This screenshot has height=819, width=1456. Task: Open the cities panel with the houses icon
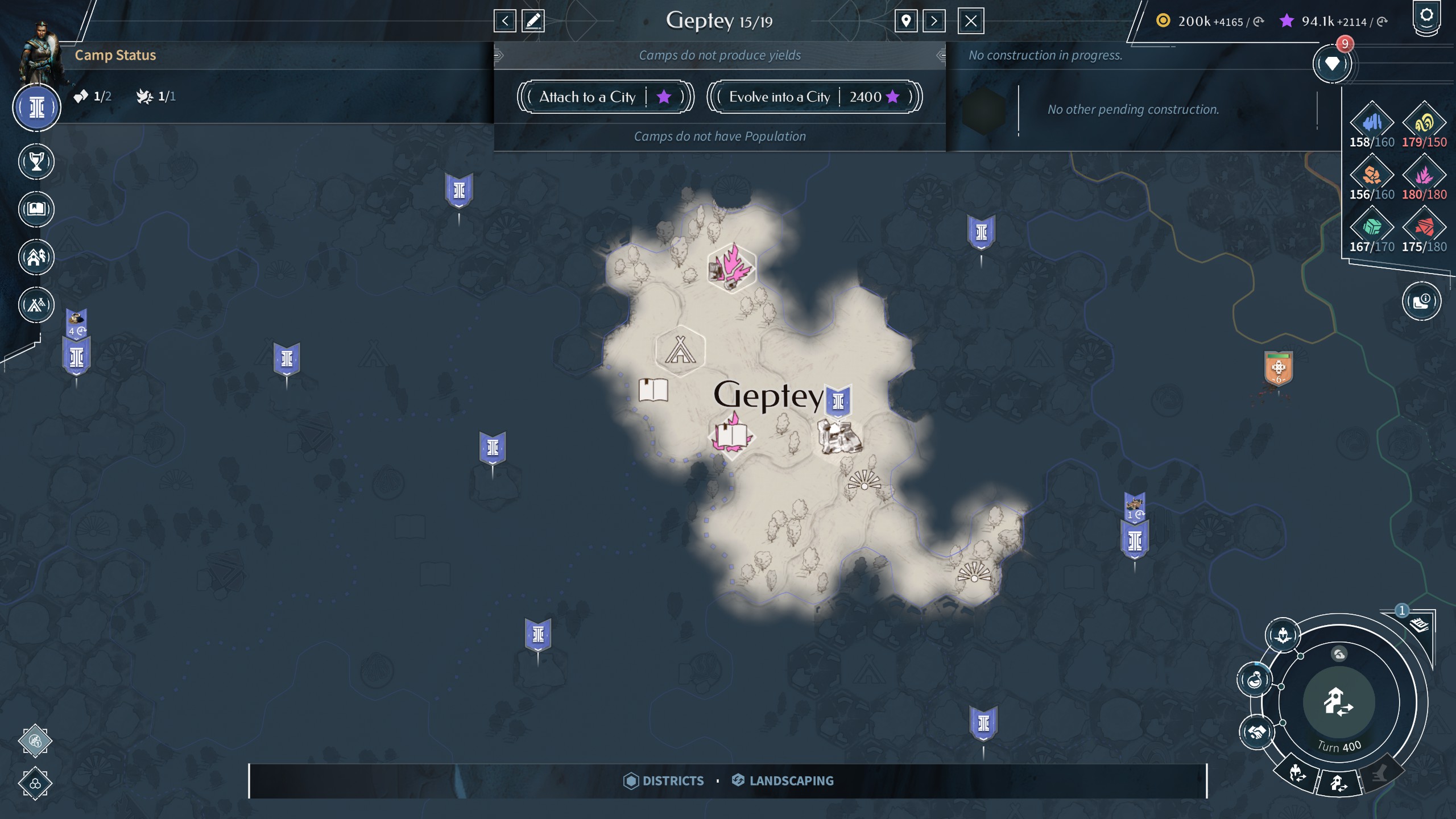[x=37, y=257]
